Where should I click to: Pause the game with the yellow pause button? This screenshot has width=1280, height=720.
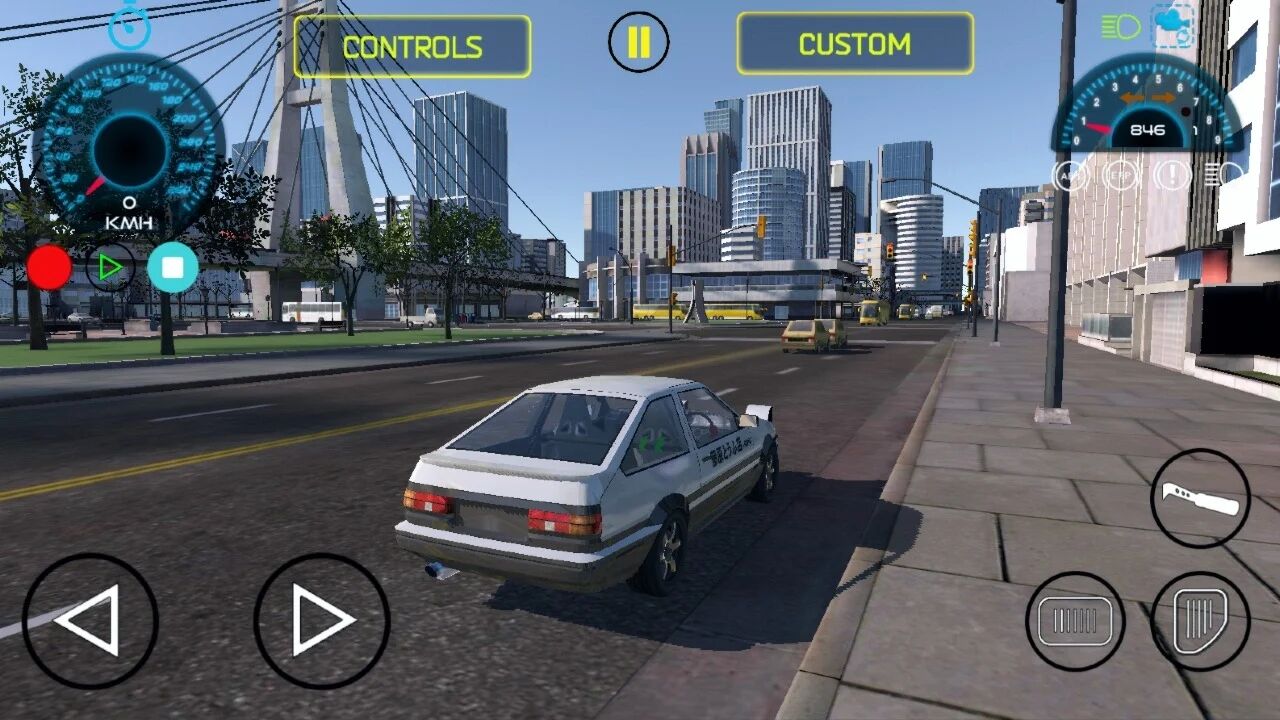point(638,42)
